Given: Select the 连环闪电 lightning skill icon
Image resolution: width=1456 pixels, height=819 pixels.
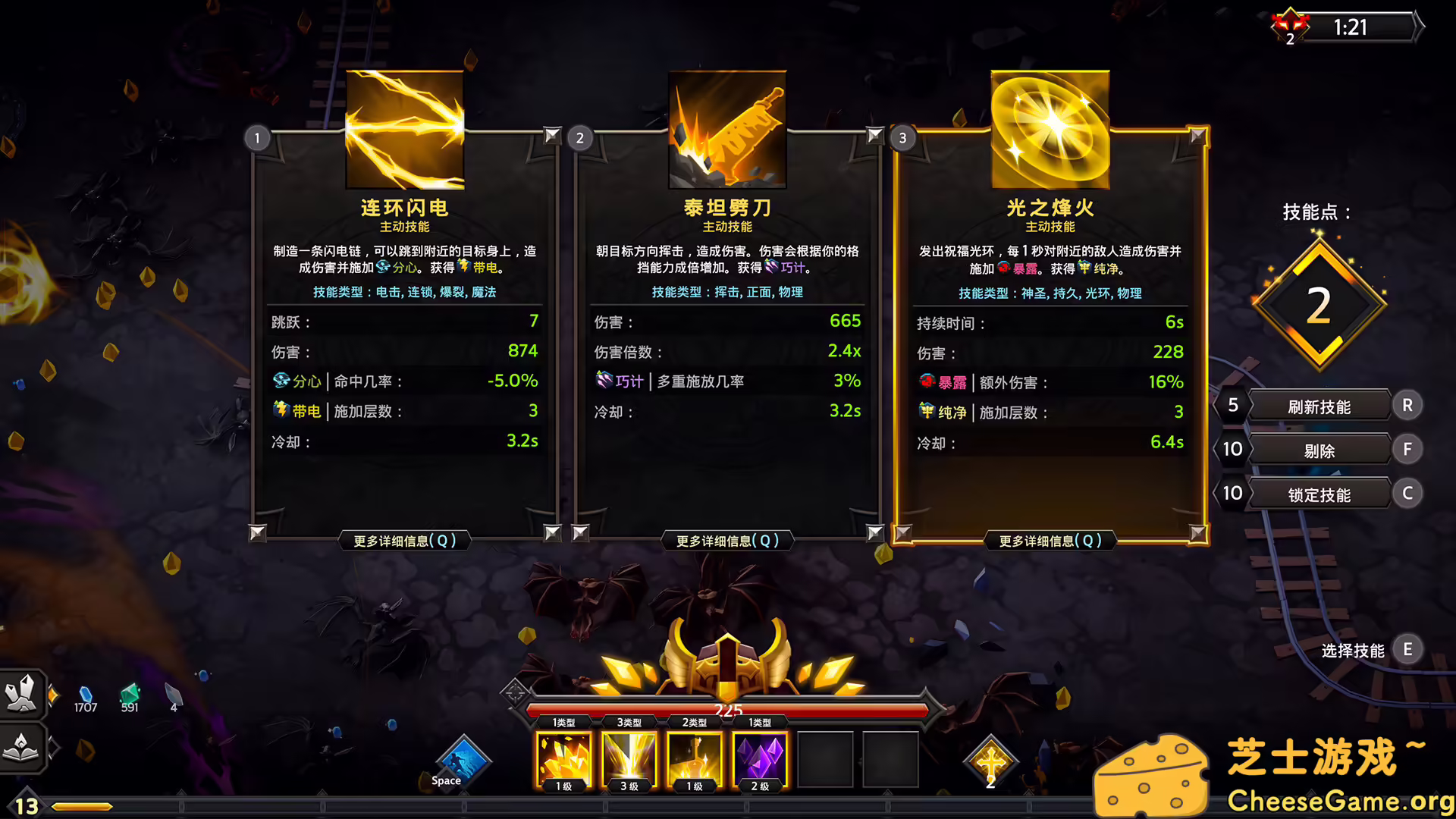Looking at the screenshot, I should pyautogui.click(x=403, y=128).
